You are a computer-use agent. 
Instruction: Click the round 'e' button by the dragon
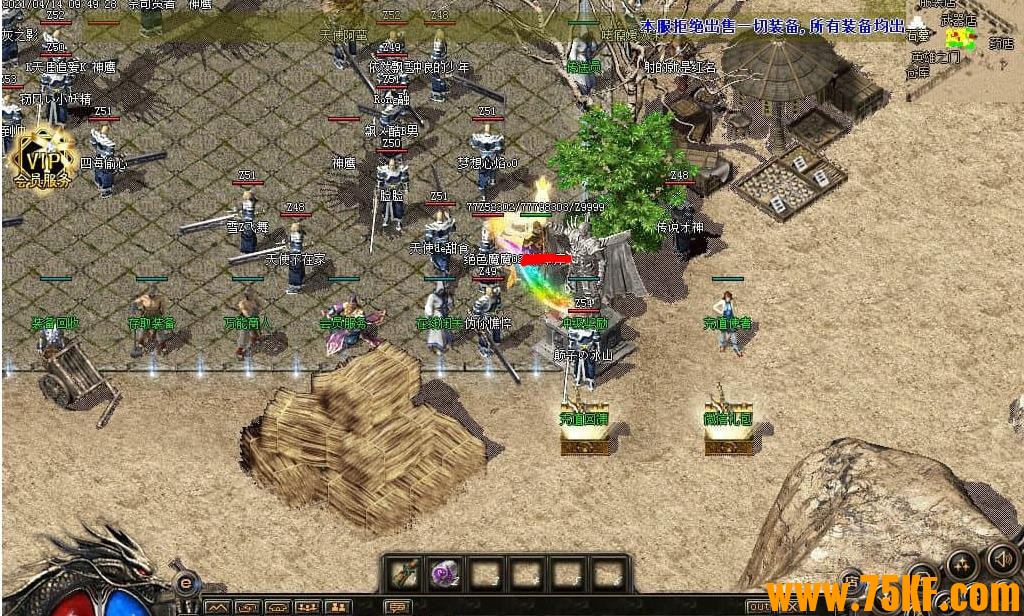pos(183,583)
